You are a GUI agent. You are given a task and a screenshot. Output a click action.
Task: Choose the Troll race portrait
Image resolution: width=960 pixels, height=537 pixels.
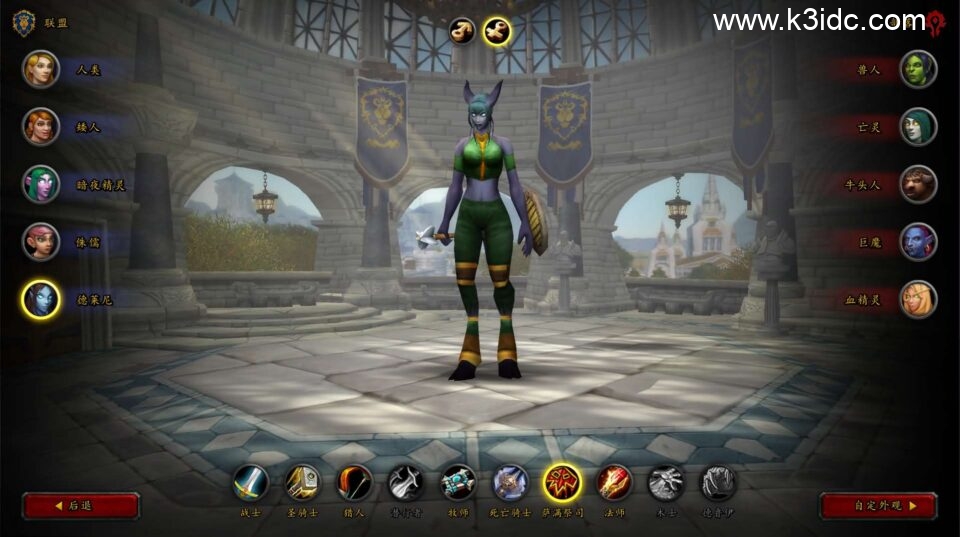[918, 241]
